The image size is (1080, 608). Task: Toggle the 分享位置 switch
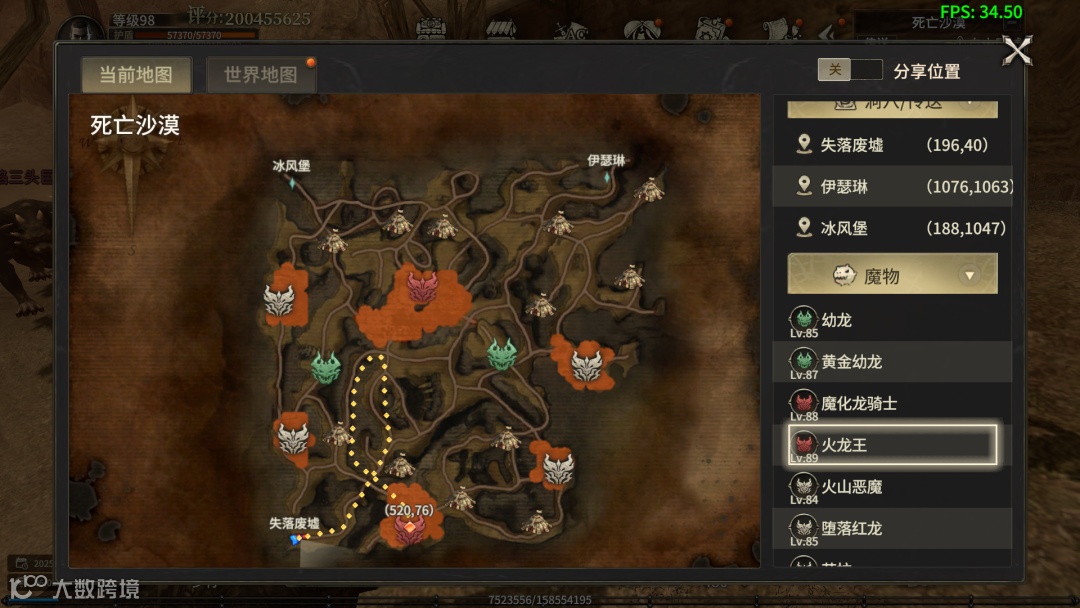850,70
